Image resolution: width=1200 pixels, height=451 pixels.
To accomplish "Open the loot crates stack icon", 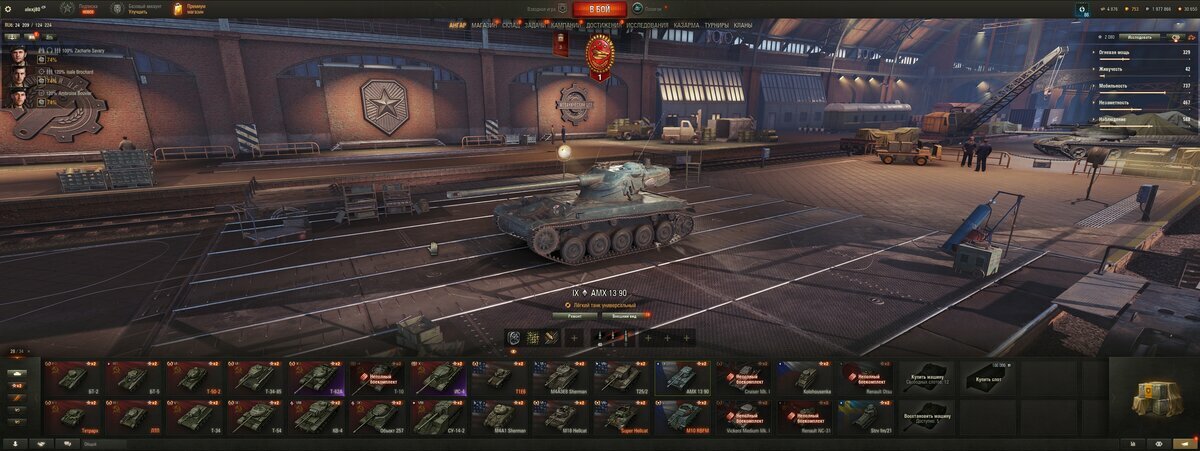I will tap(1155, 400).
